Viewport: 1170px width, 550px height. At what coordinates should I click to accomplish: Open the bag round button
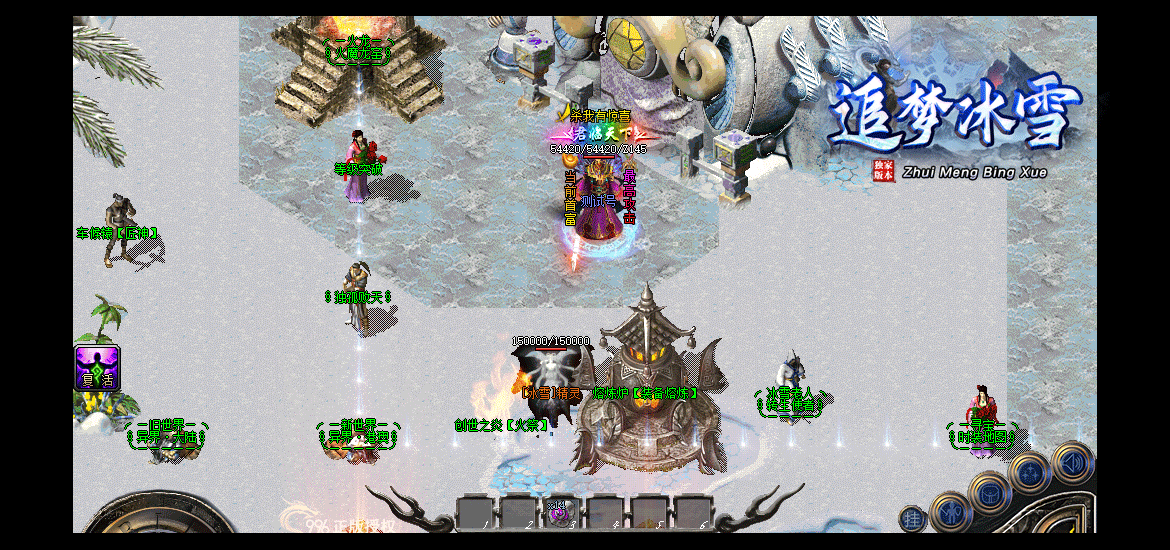click(989, 492)
